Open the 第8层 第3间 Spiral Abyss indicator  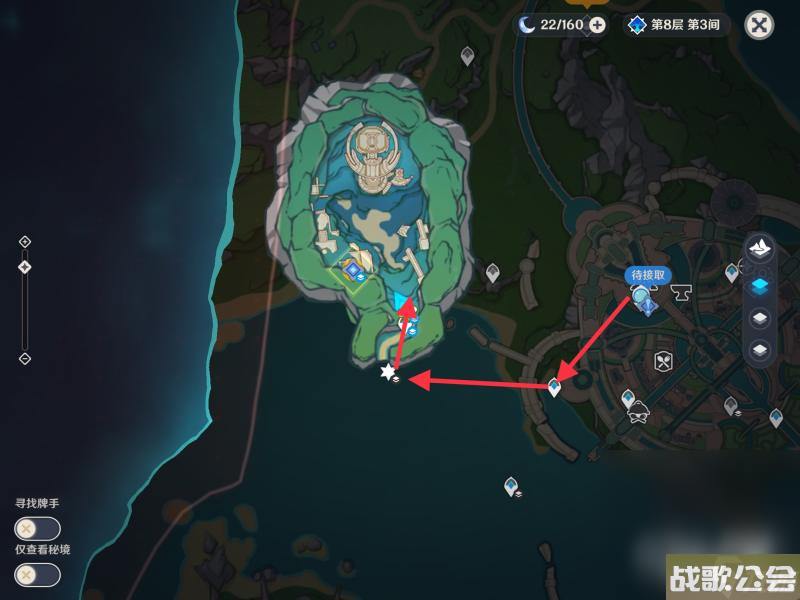tap(676, 25)
